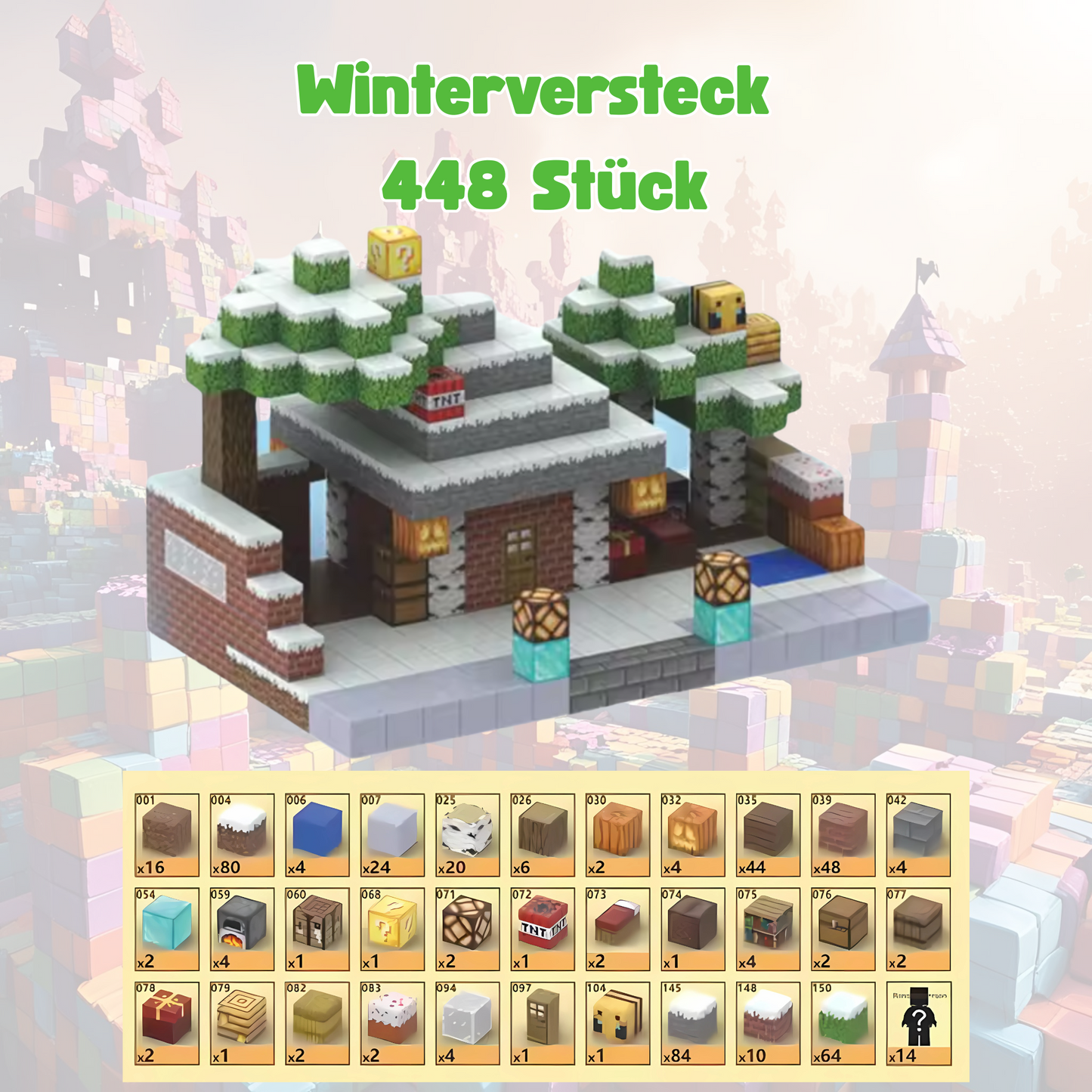Pick the furnace block slot
The width and height of the screenshot is (1092, 1092).
pos(242,929)
